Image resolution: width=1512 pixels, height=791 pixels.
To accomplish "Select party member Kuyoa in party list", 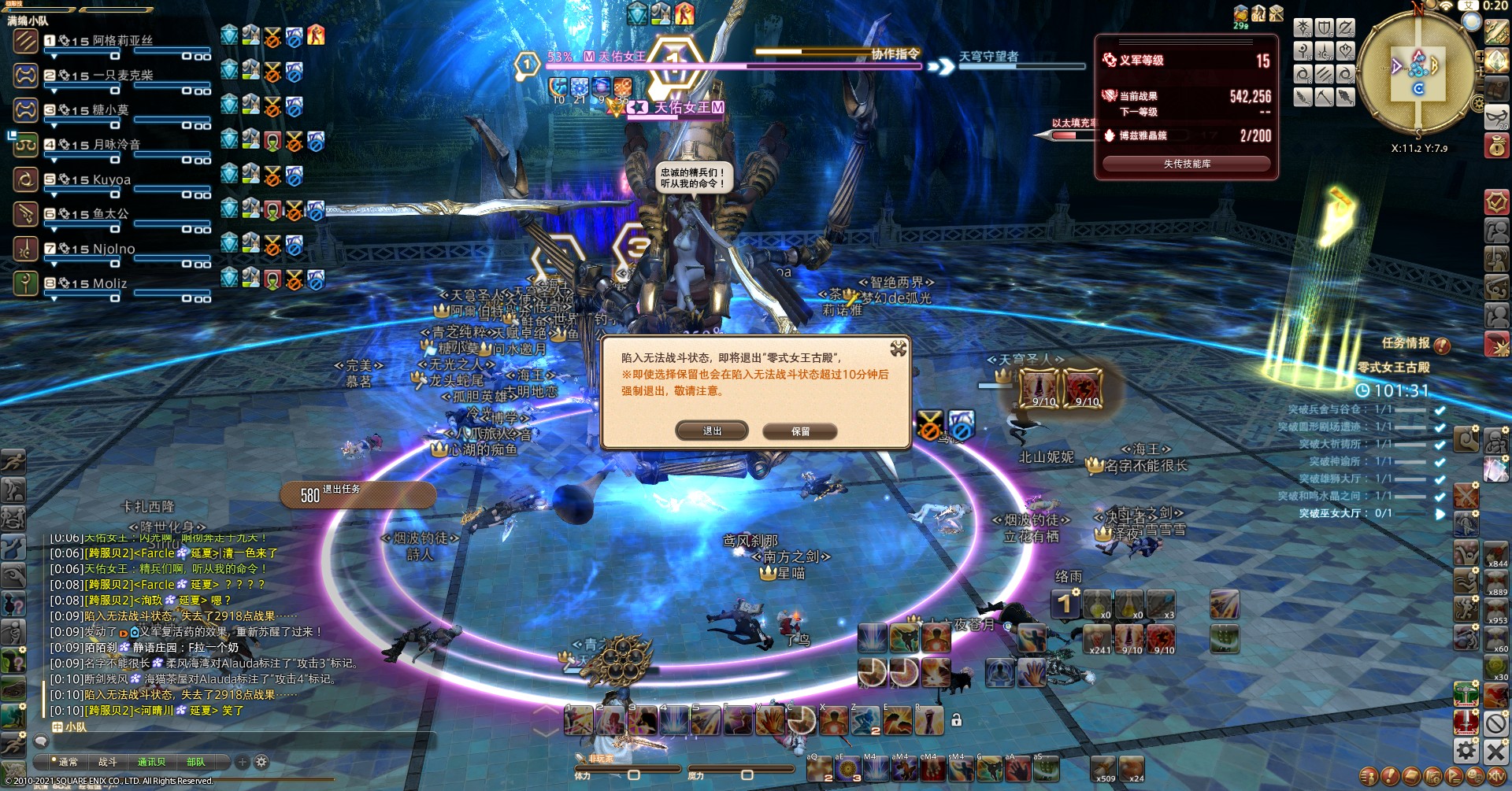I will pyautogui.click(x=111, y=179).
